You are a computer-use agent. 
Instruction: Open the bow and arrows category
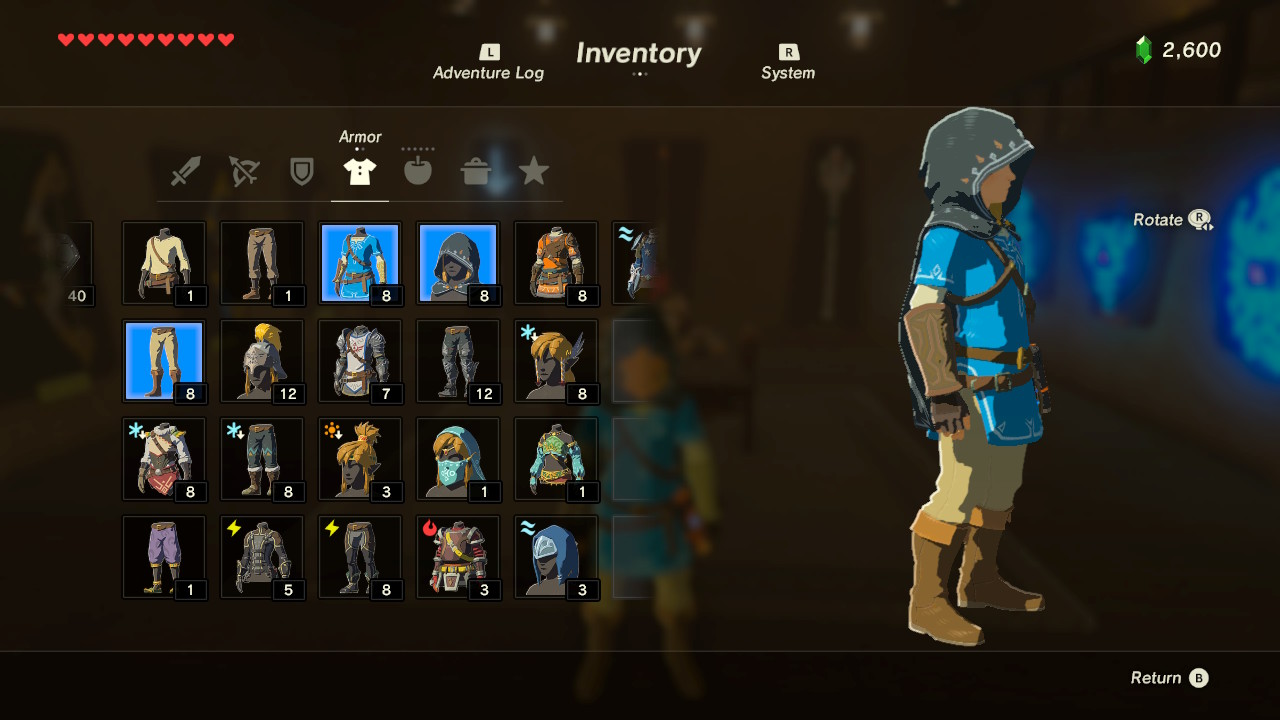pyautogui.click(x=243, y=171)
